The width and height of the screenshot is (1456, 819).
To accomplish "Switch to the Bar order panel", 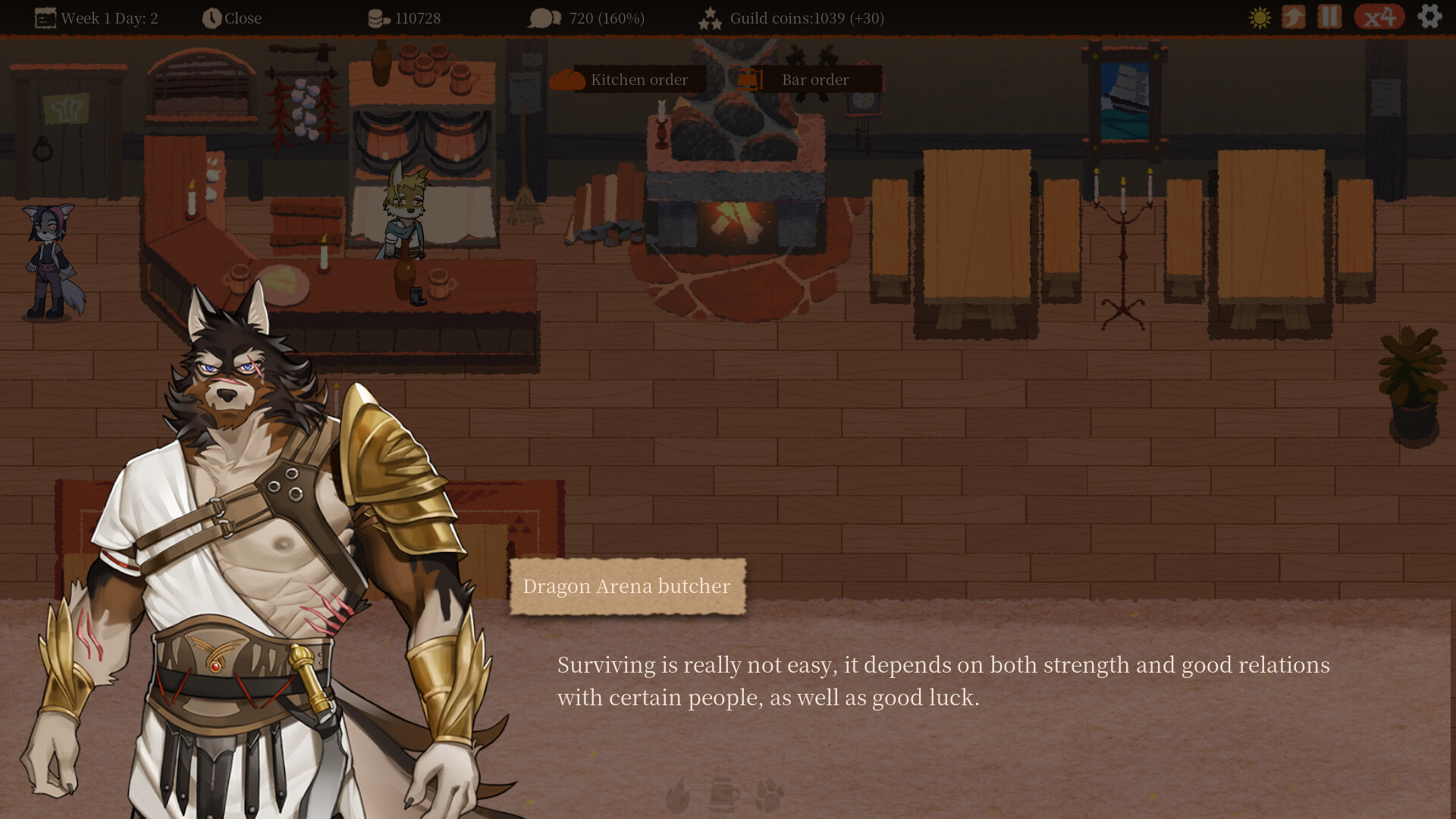I will 815,79.
